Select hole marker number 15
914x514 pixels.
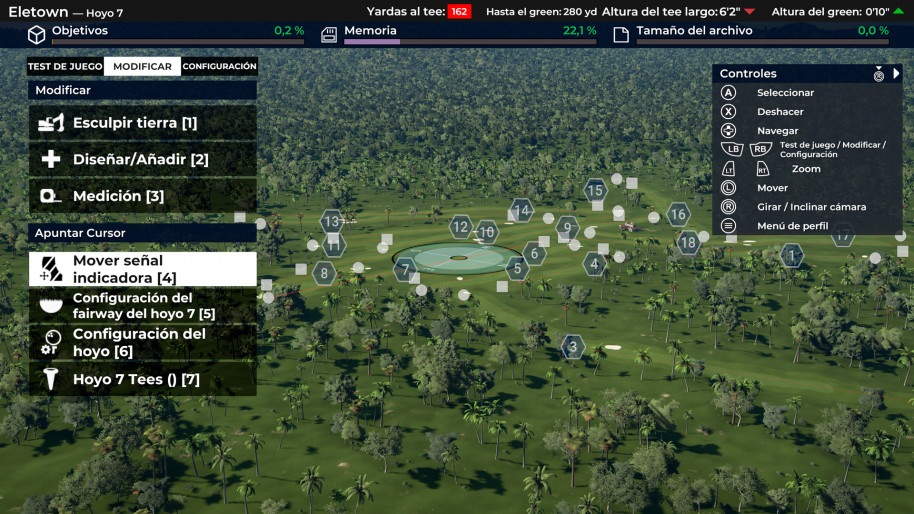595,190
